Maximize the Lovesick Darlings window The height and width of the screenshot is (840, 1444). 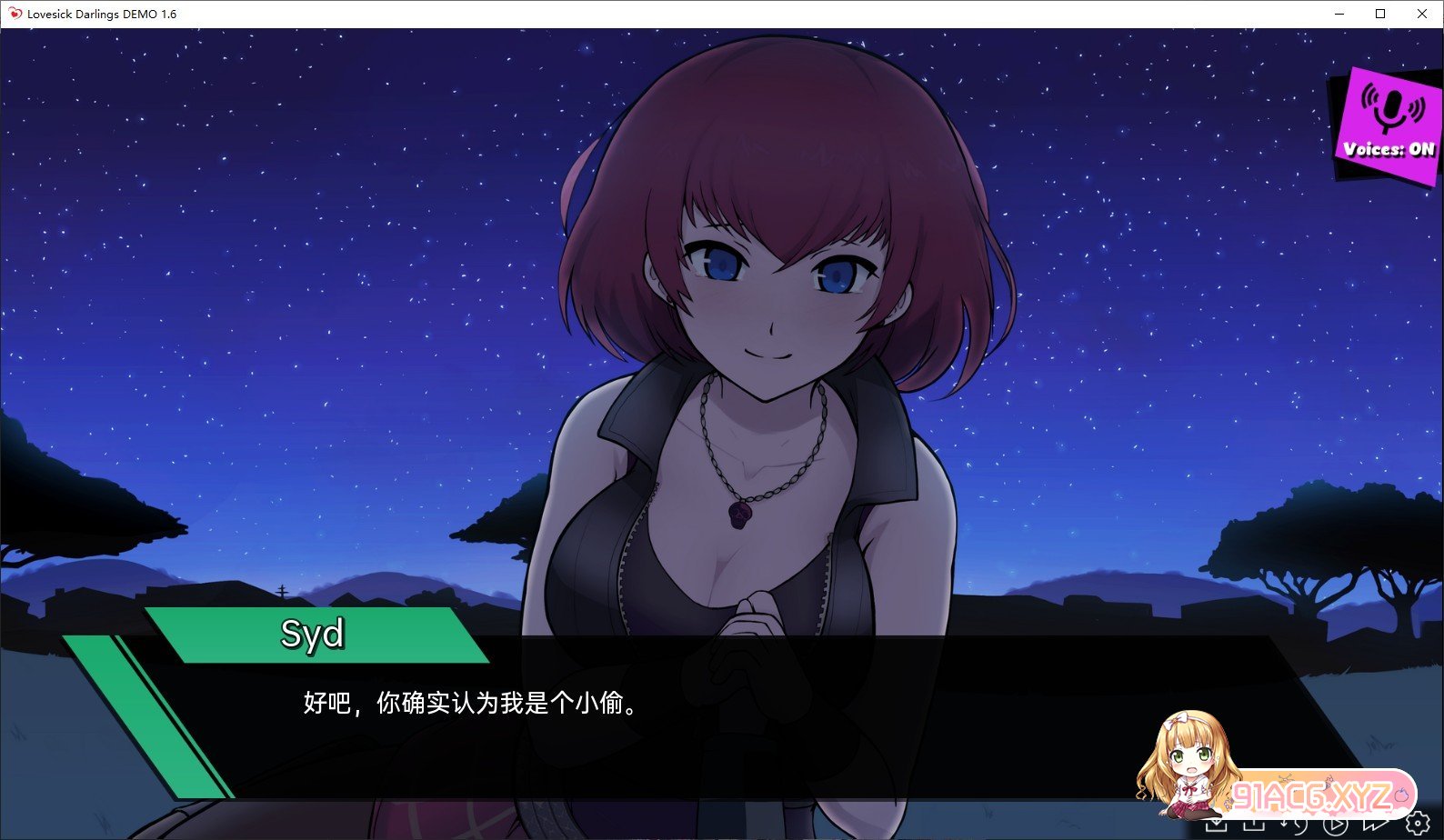[1380, 14]
